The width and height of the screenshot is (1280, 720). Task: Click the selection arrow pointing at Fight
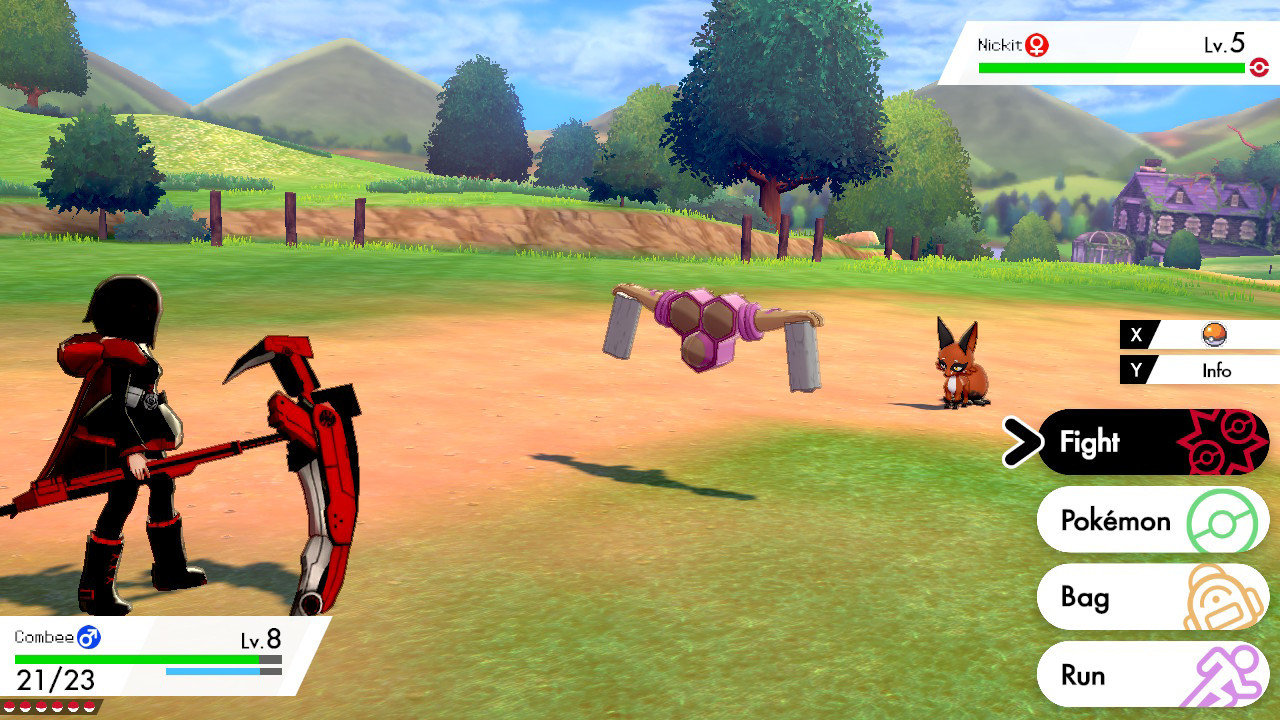(1024, 442)
